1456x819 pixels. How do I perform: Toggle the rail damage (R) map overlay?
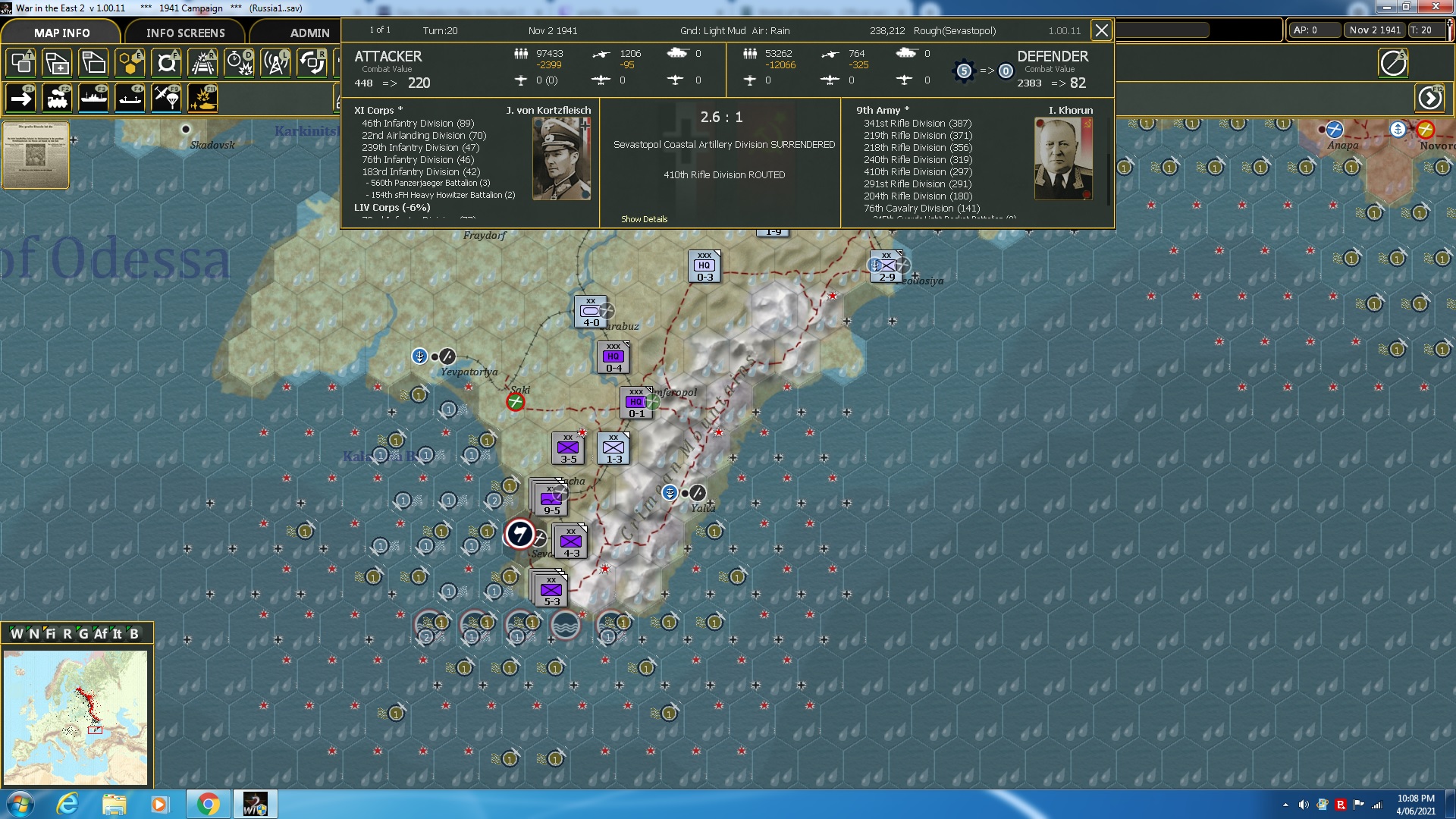[x=202, y=63]
